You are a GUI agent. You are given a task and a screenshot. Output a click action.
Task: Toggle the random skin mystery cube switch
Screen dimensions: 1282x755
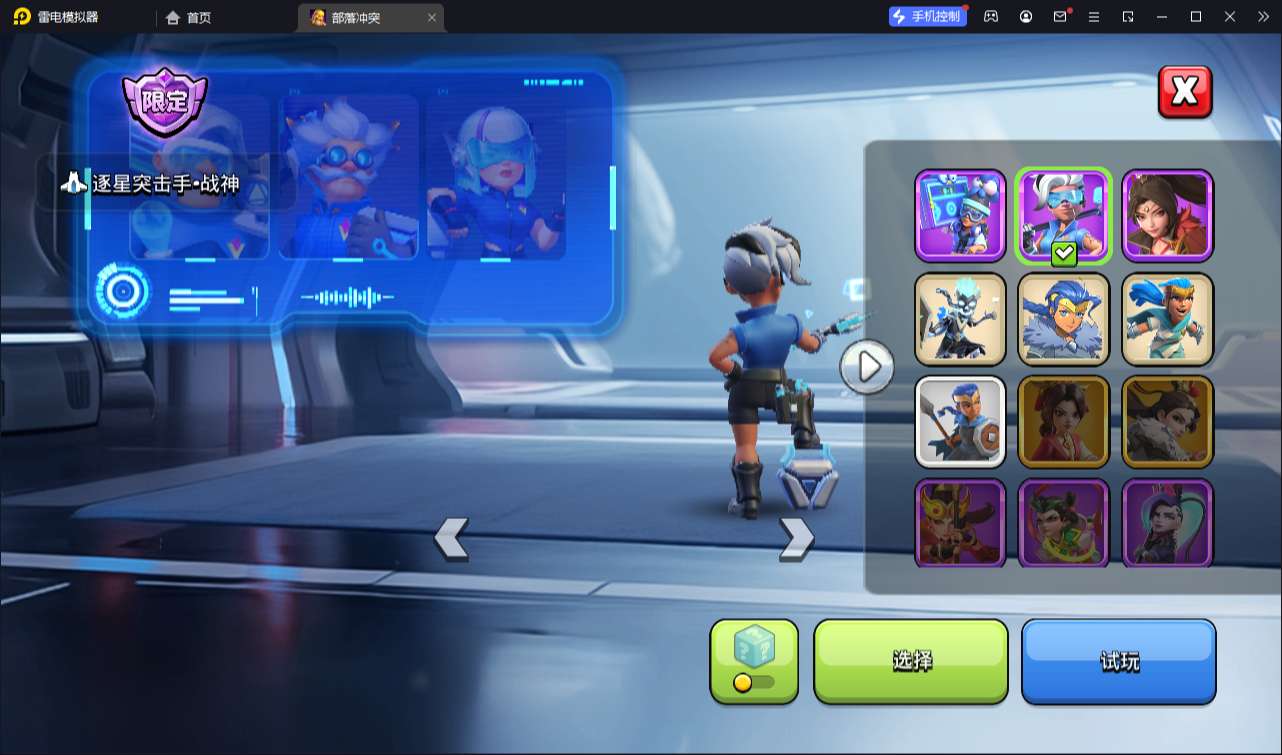tap(754, 661)
